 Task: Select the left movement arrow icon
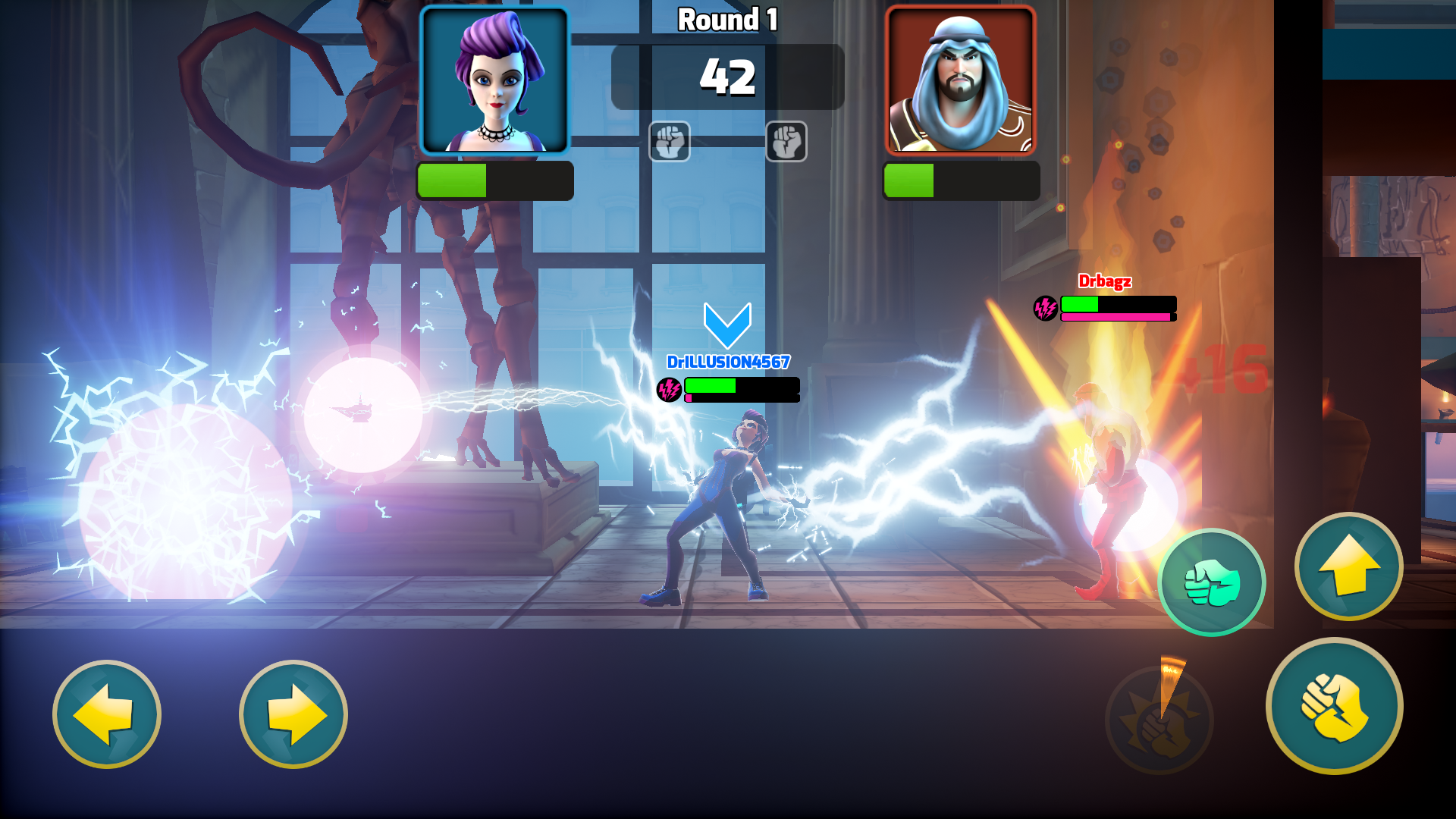108,716
